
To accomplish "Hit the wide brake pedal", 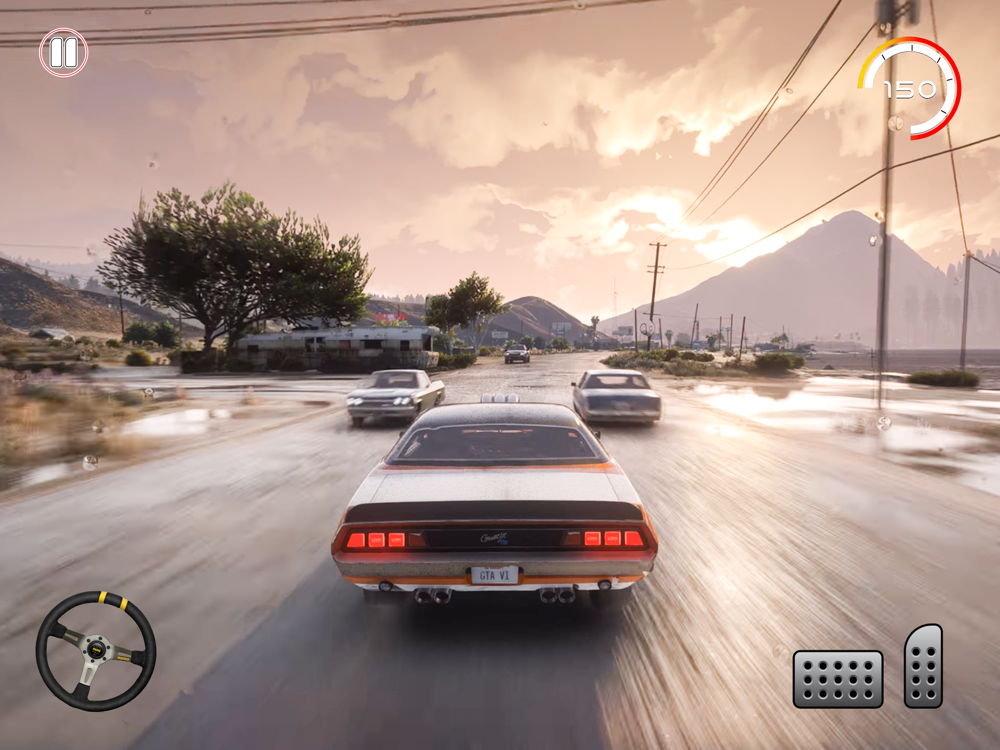I will pos(838,679).
